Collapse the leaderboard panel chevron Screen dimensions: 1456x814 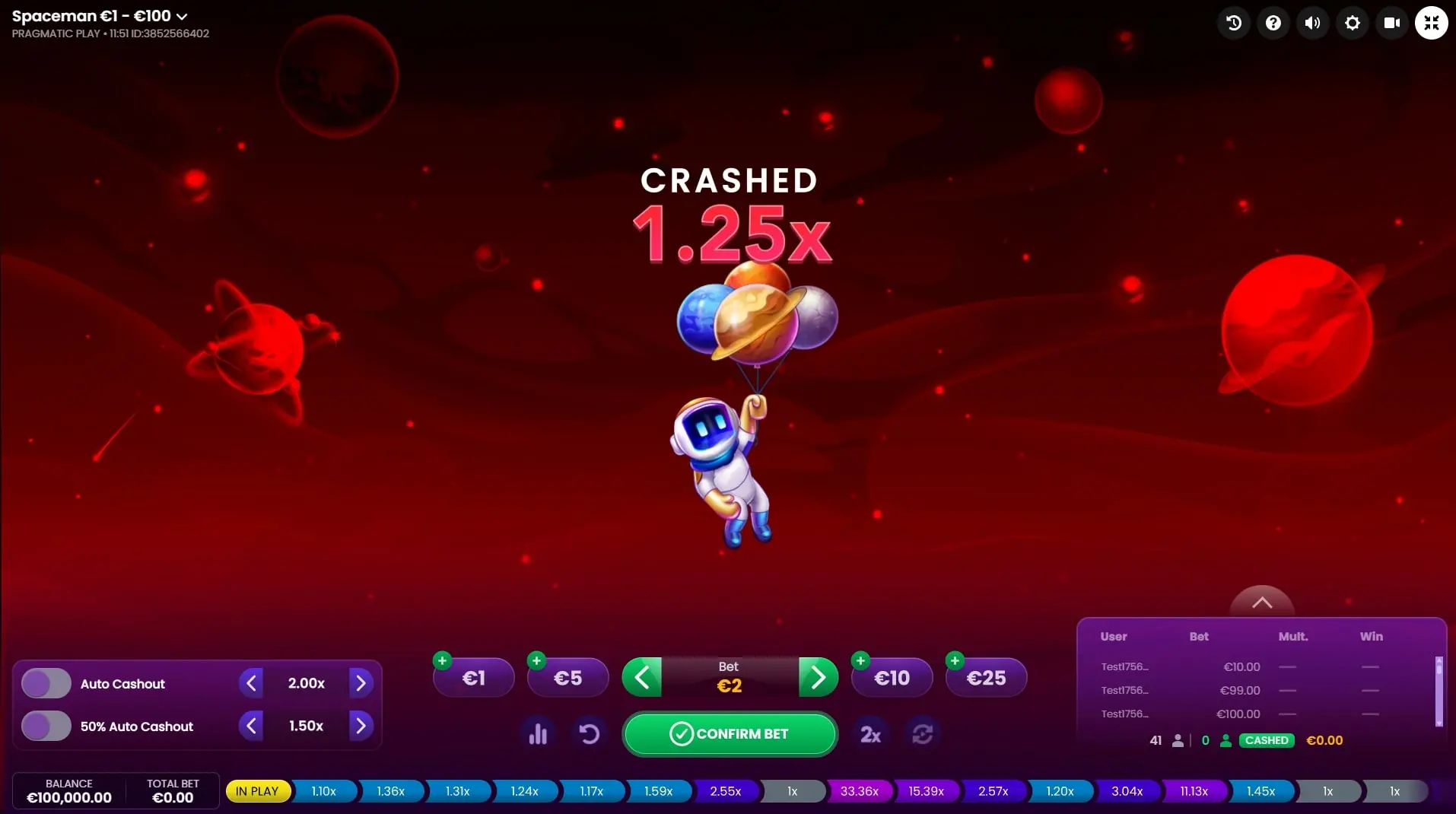1261,602
